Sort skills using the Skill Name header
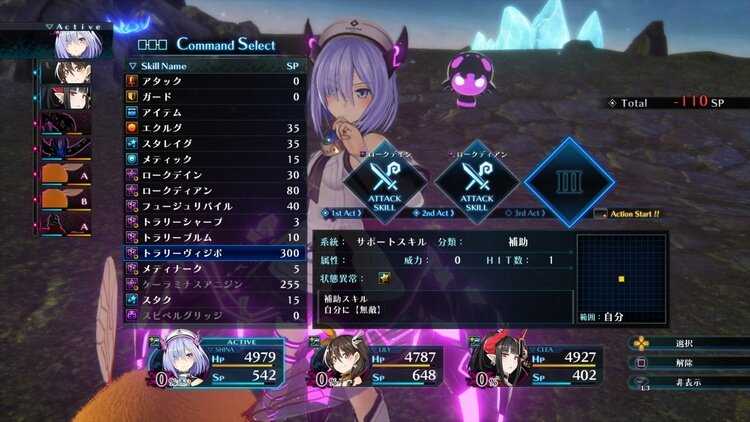Viewport: 750px width, 422px height. 165,65
